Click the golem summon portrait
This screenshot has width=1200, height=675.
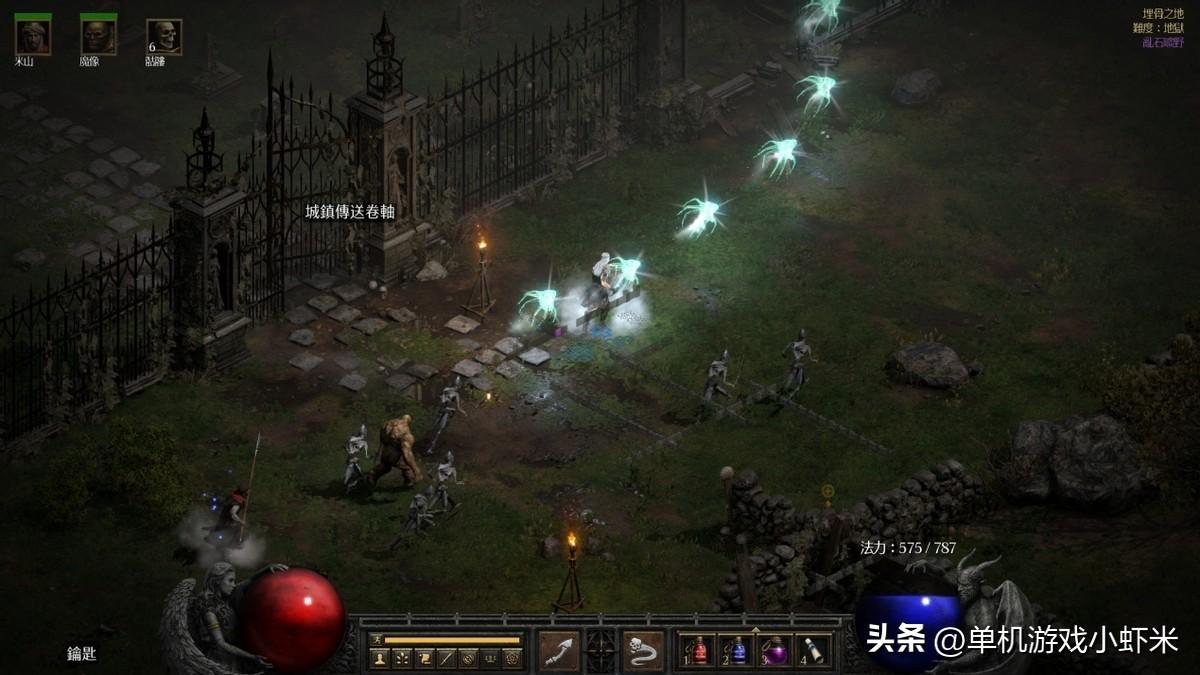[98, 37]
